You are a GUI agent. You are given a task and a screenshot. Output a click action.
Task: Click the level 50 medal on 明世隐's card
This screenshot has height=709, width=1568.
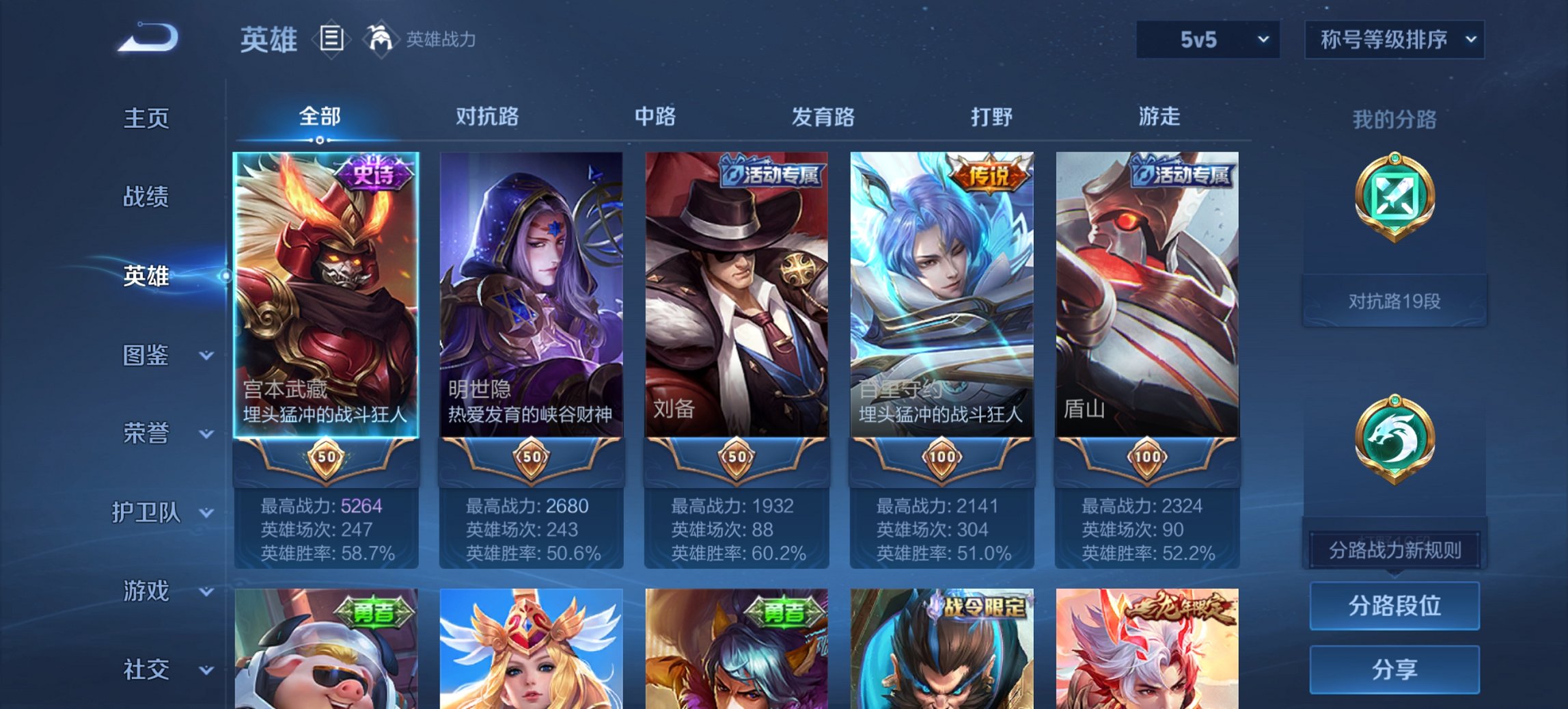[x=532, y=458]
